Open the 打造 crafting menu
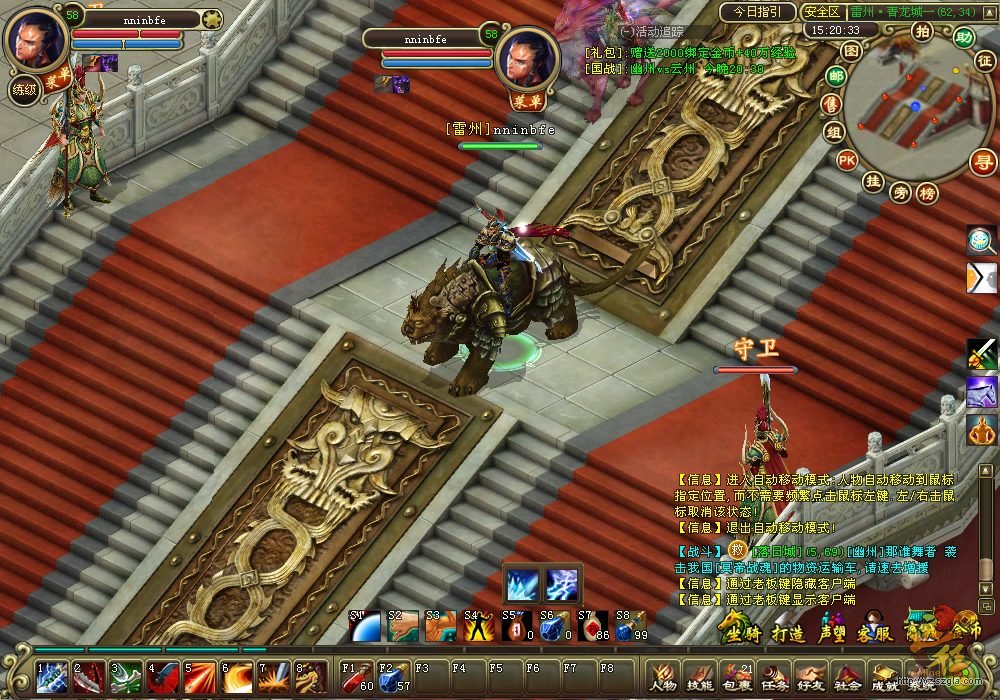Screen dimensions: 1000x700 coord(786,632)
